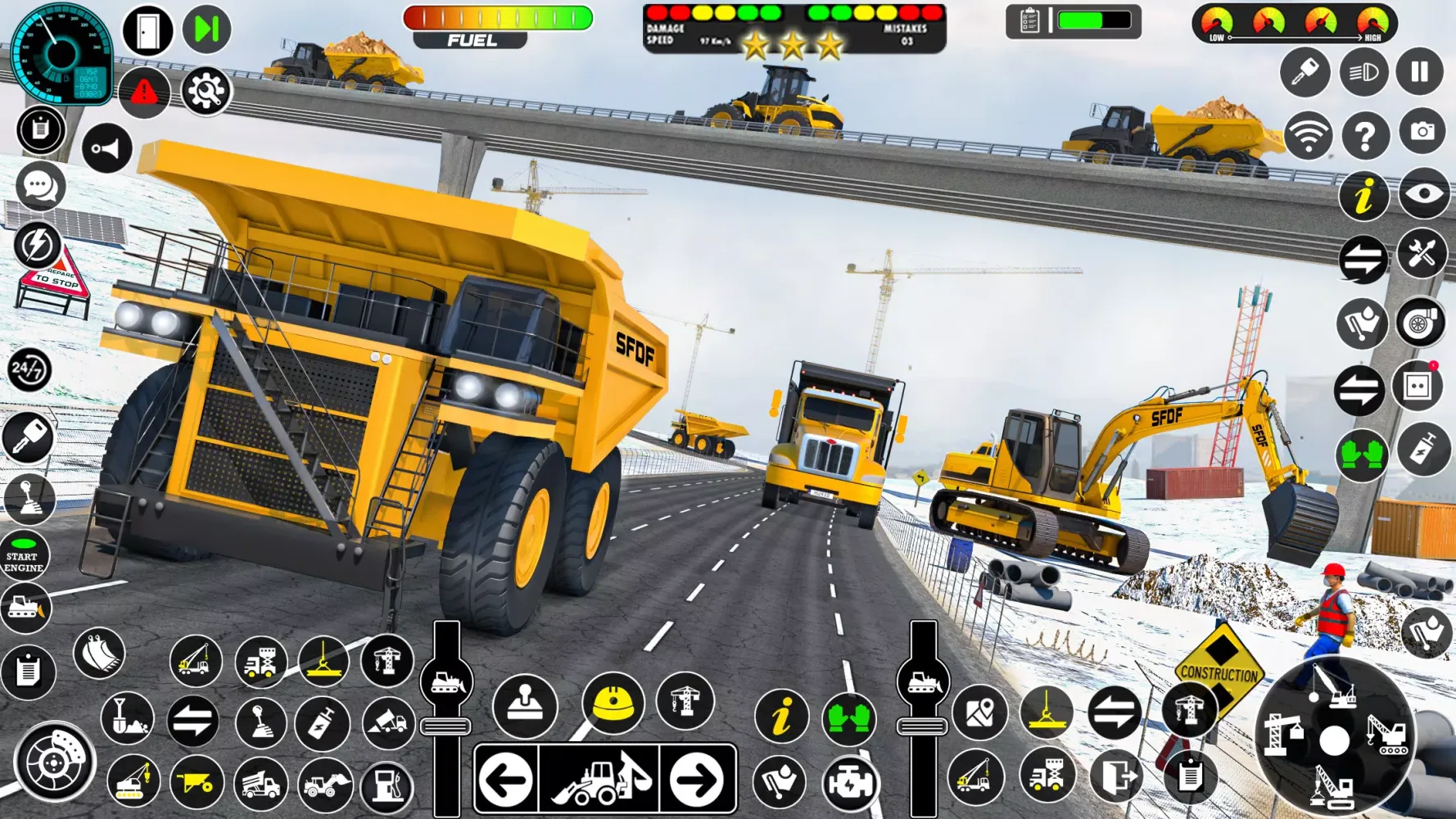Toggle the headlights on
Screen dimensions: 1456x819
pyautogui.click(x=1363, y=72)
